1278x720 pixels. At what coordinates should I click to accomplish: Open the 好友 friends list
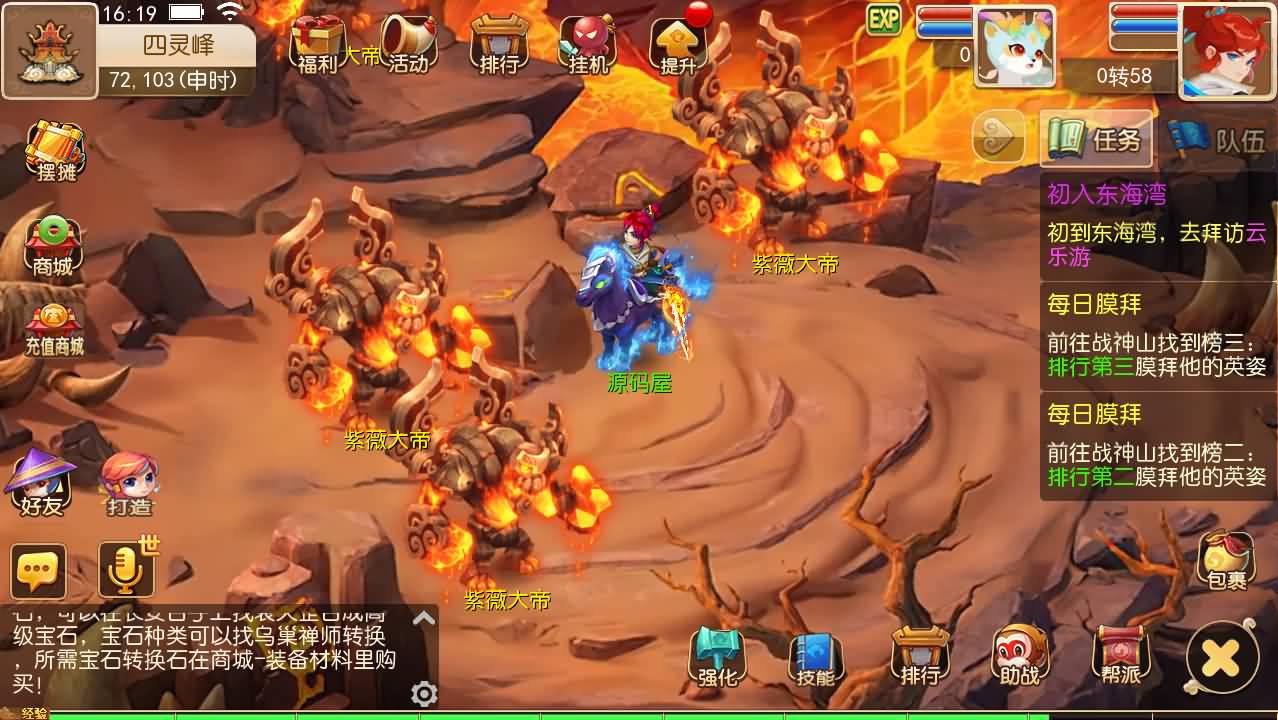[41, 483]
